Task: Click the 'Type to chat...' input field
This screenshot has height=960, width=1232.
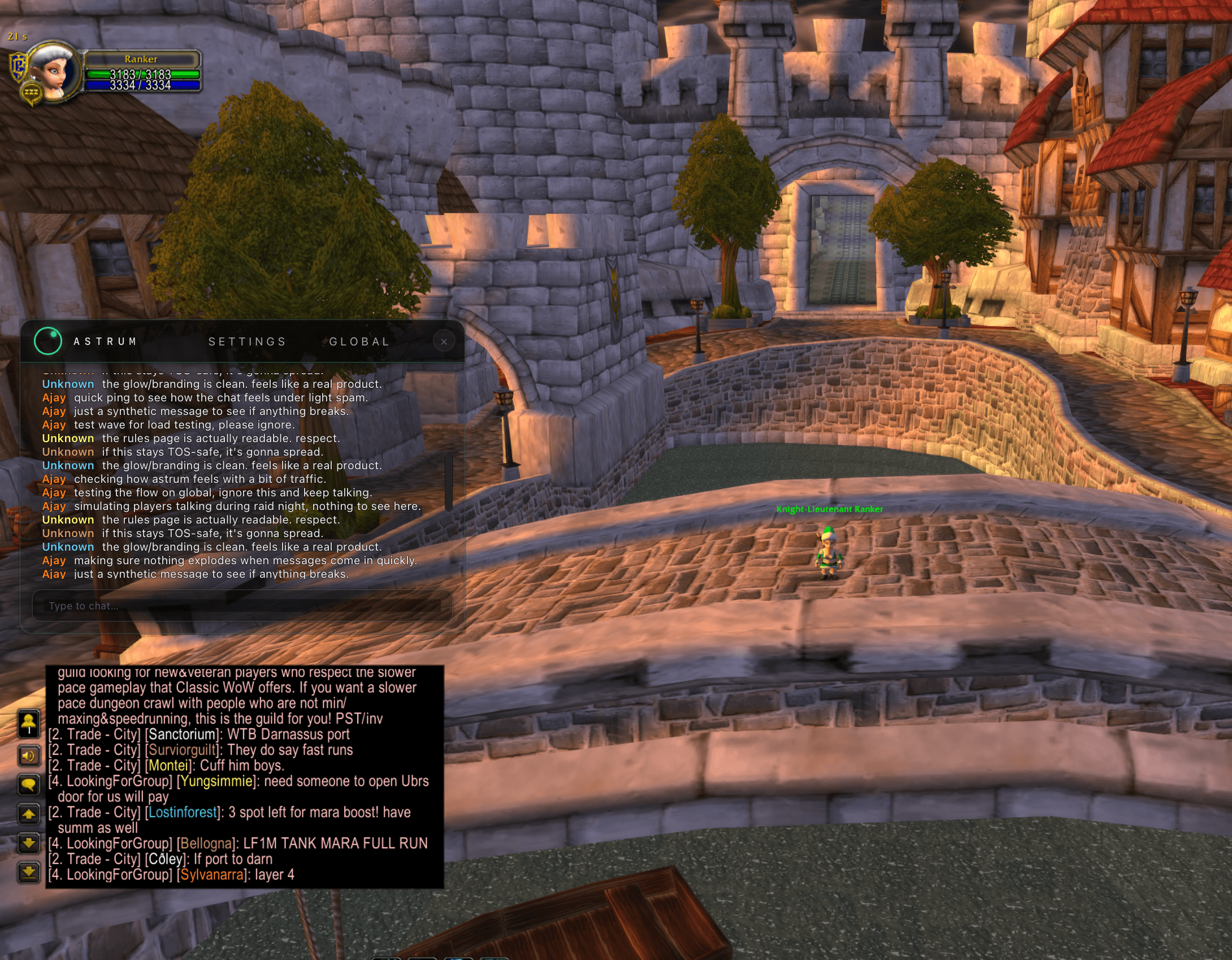Action: click(x=243, y=606)
